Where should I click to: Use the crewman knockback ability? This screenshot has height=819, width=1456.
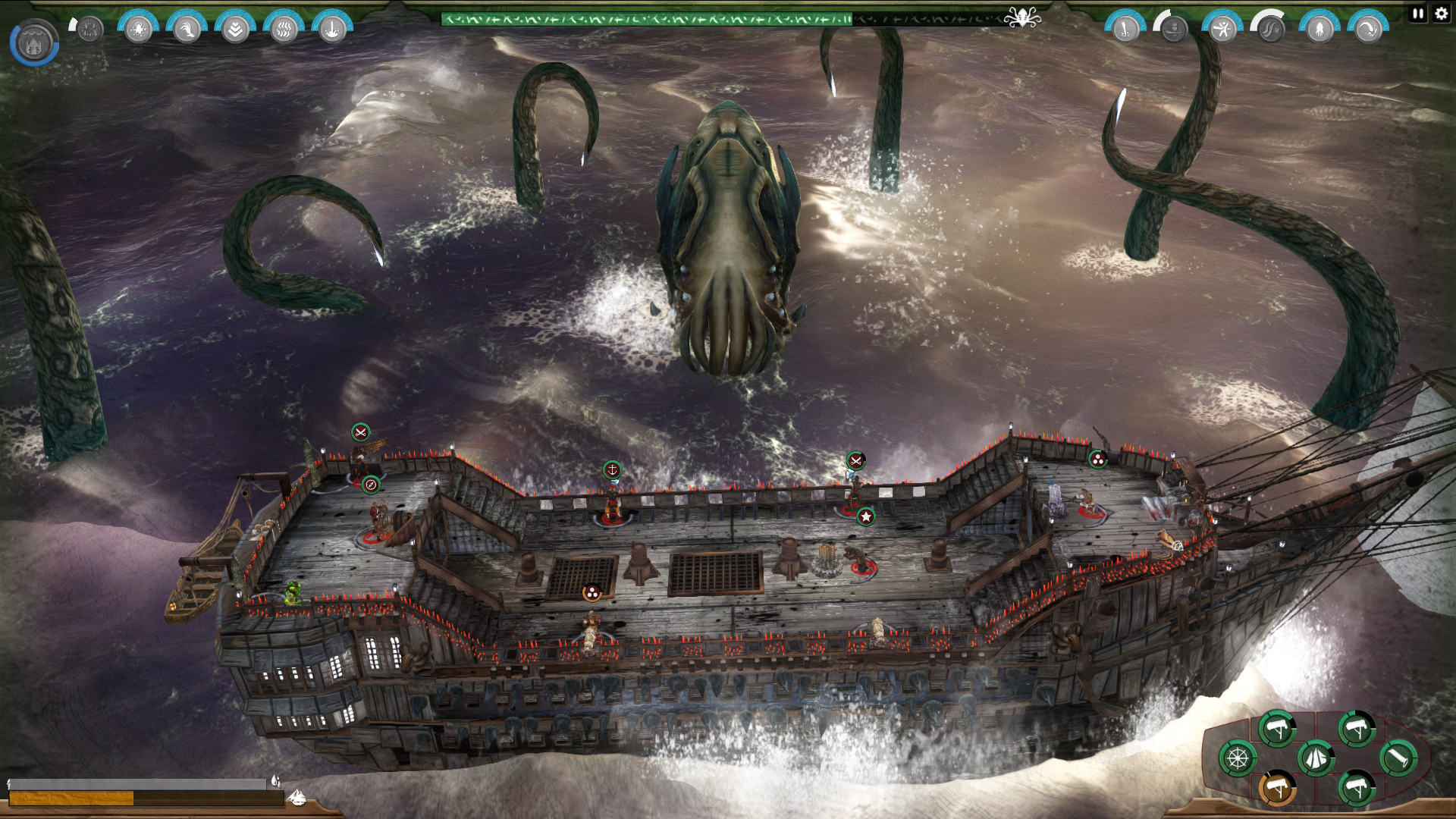pos(1222,30)
